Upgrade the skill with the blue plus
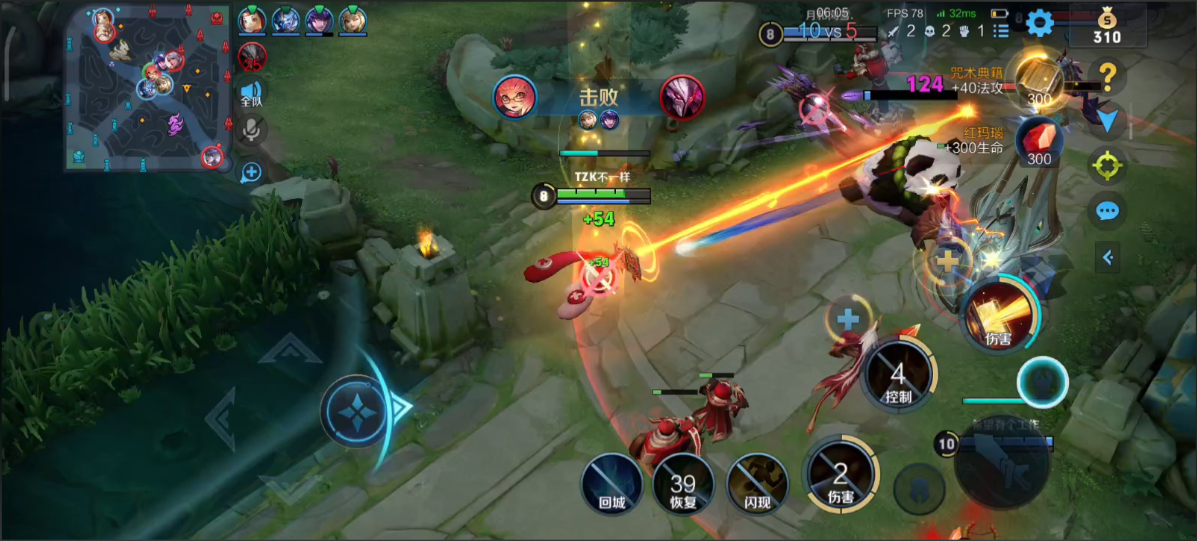This screenshot has height=541, width=1197. (x=848, y=320)
